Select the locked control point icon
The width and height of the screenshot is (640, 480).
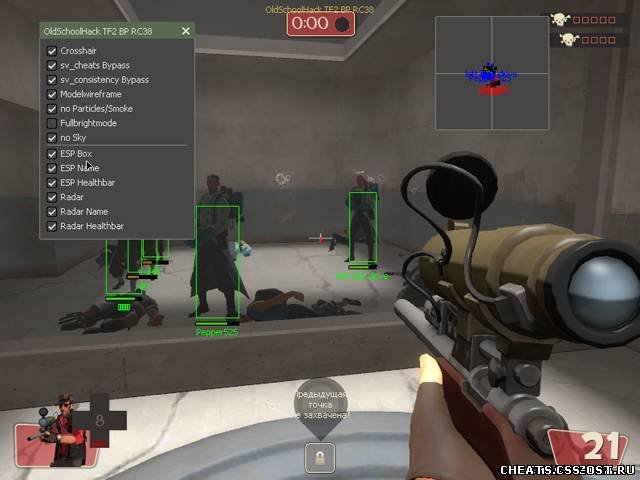pyautogui.click(x=320, y=456)
